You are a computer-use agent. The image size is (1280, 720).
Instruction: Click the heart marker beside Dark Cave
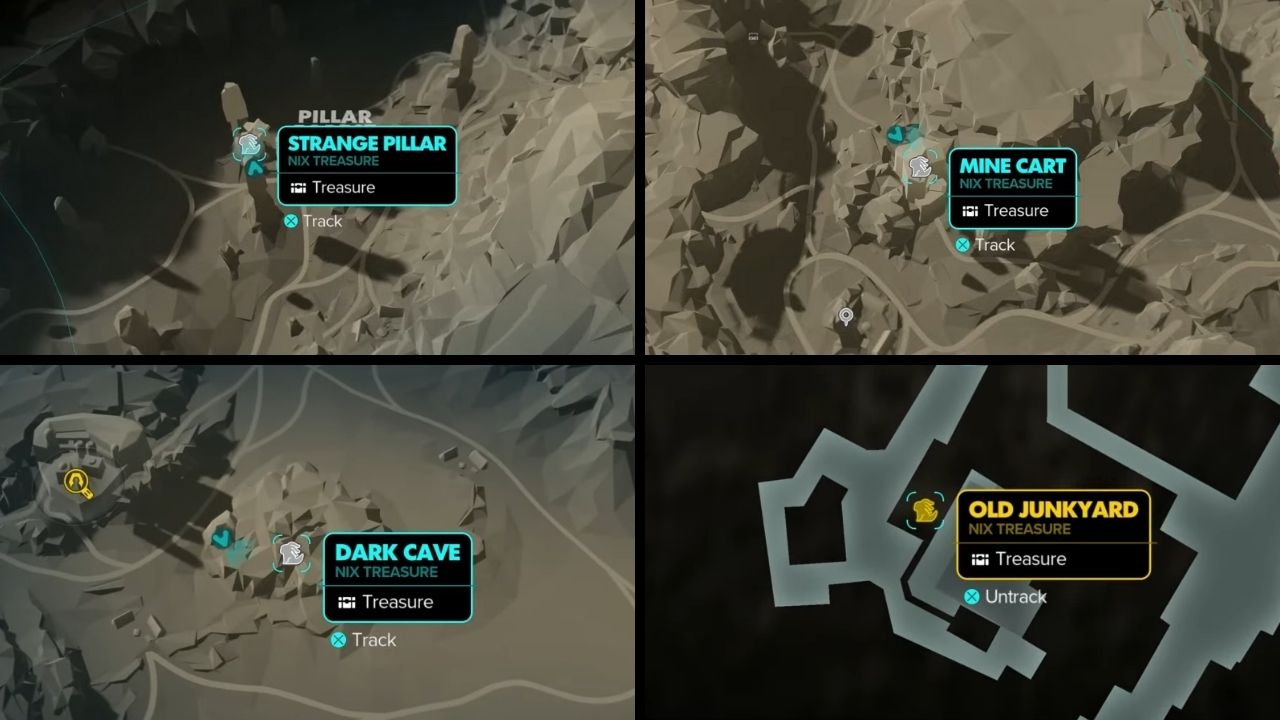point(222,538)
